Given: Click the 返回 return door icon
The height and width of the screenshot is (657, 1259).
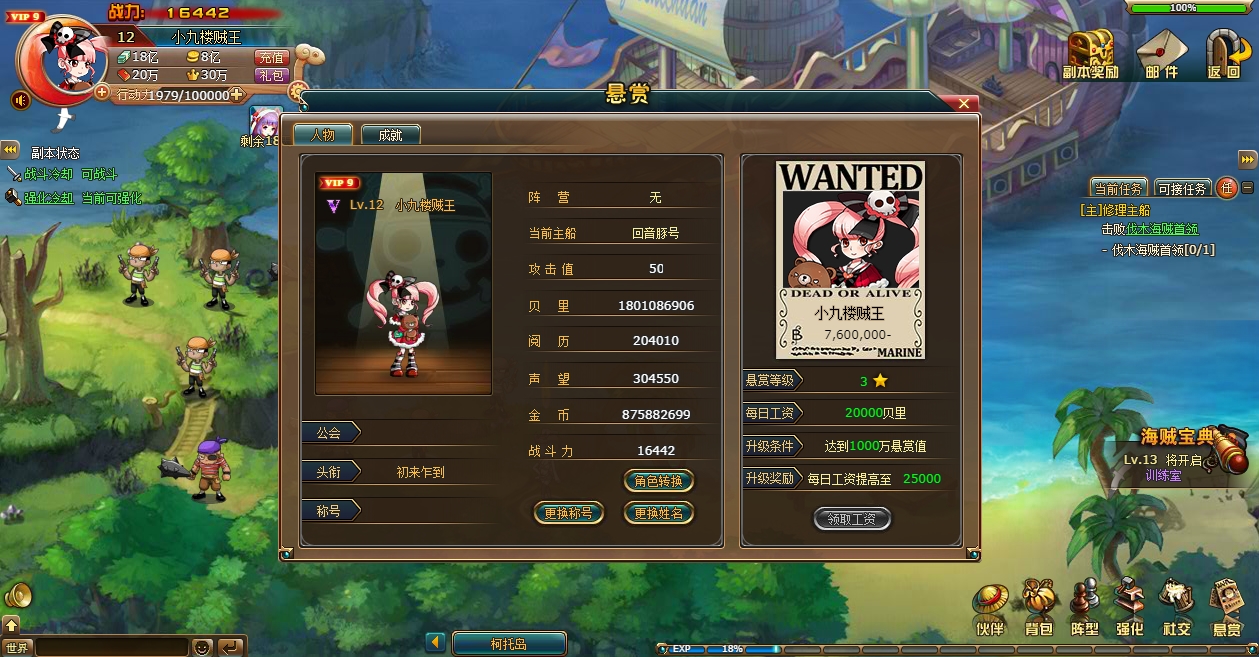Looking at the screenshot, I should click(x=1223, y=54).
